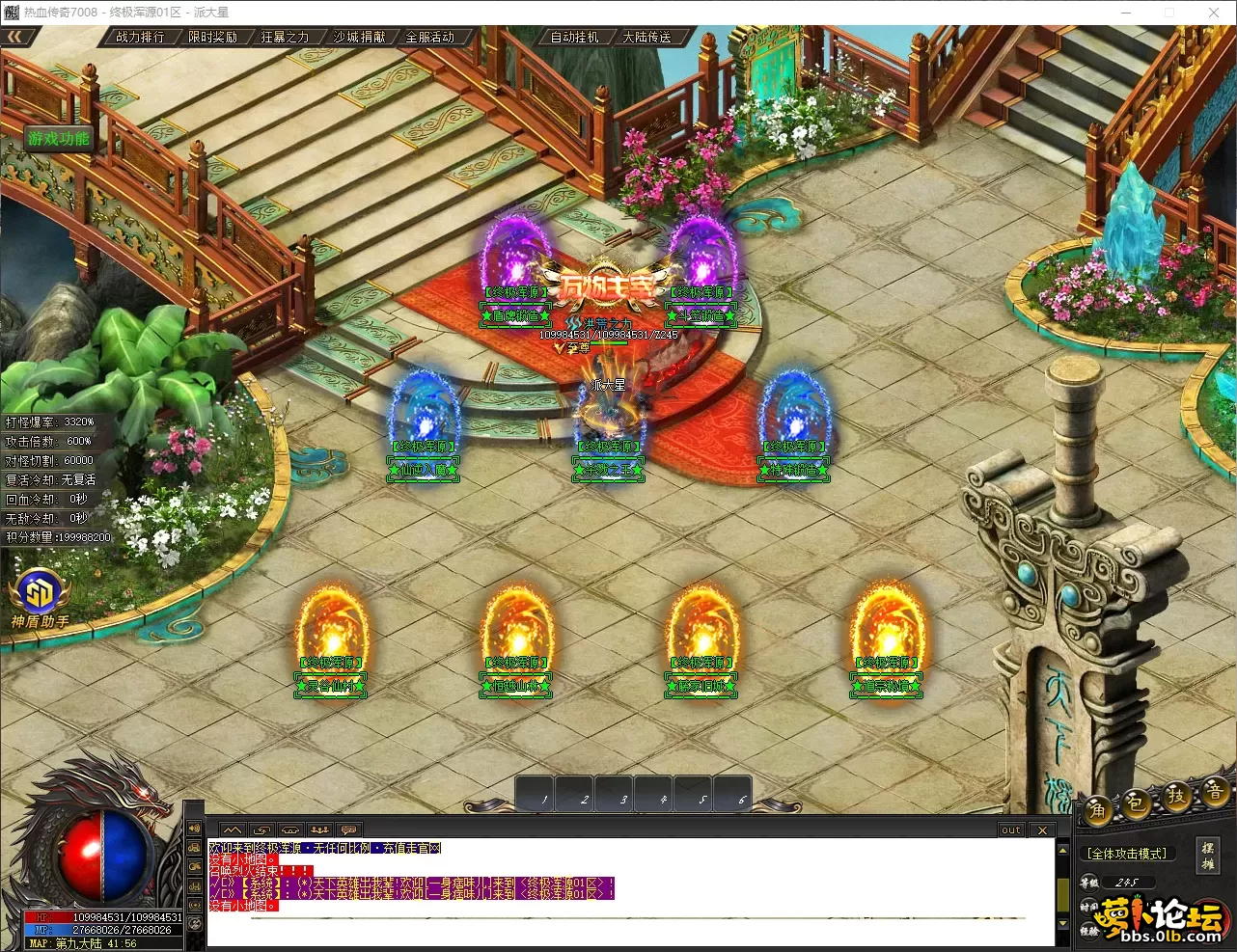
Task: Show the 全服活动 server events
Action: click(429, 38)
